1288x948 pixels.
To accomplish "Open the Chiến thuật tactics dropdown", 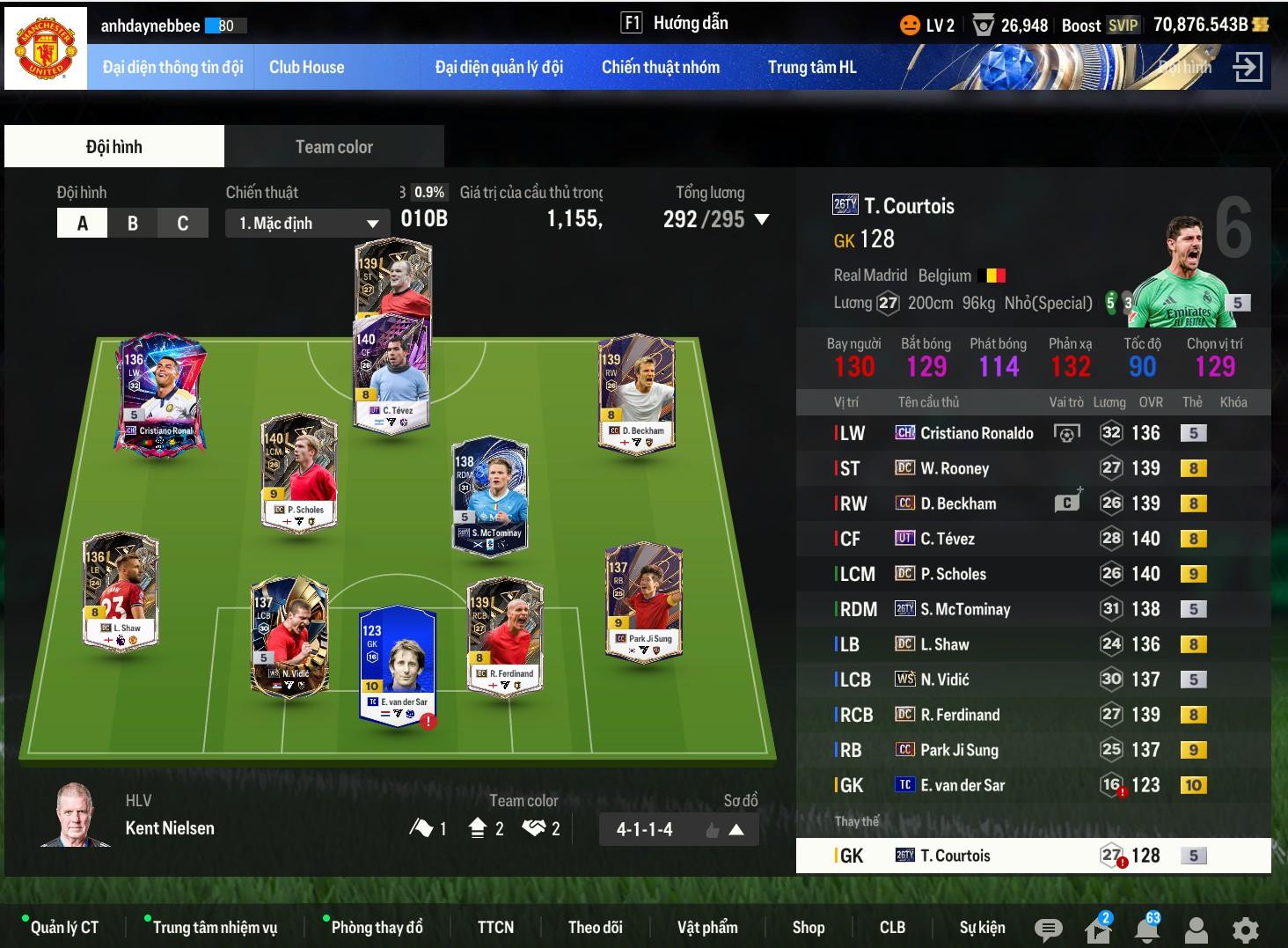I will click(x=307, y=223).
